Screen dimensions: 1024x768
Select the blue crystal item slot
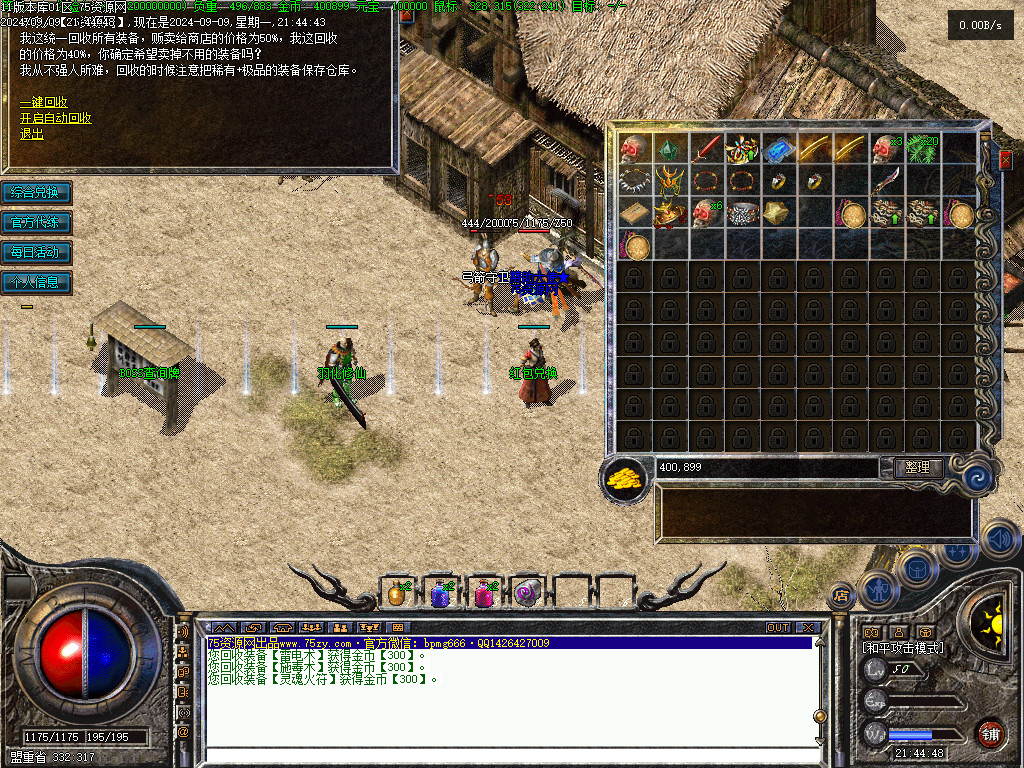click(x=779, y=150)
